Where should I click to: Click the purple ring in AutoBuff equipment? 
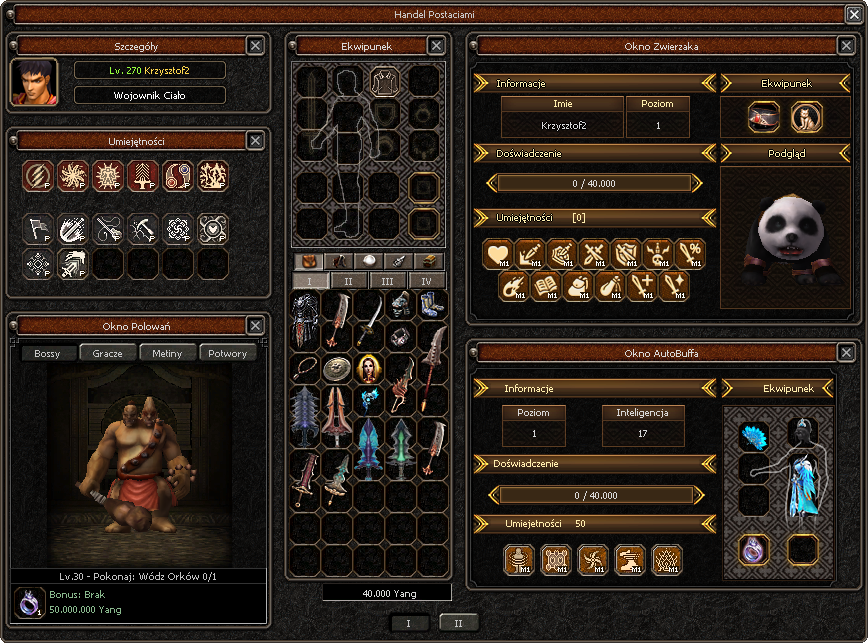tap(753, 548)
